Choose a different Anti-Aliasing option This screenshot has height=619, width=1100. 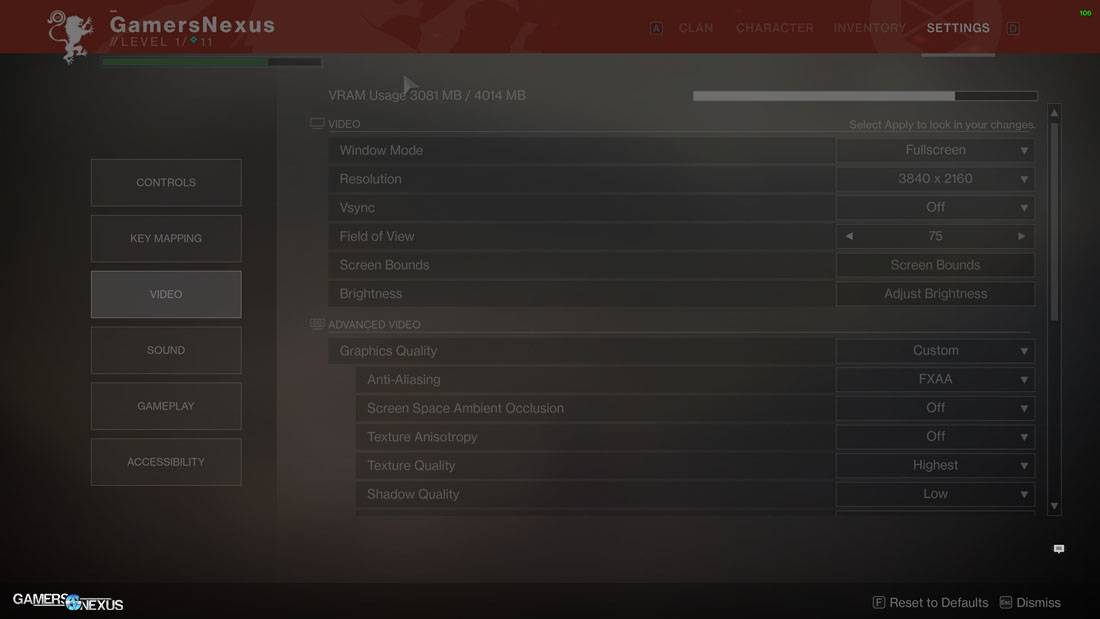(935, 380)
